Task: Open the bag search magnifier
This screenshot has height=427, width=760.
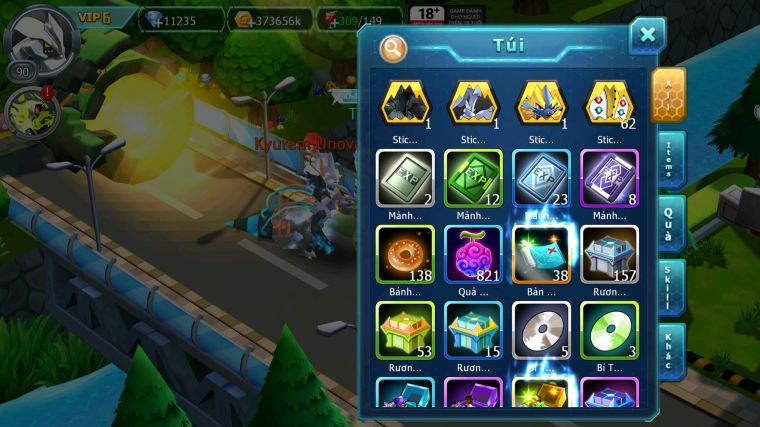Action: (393, 47)
